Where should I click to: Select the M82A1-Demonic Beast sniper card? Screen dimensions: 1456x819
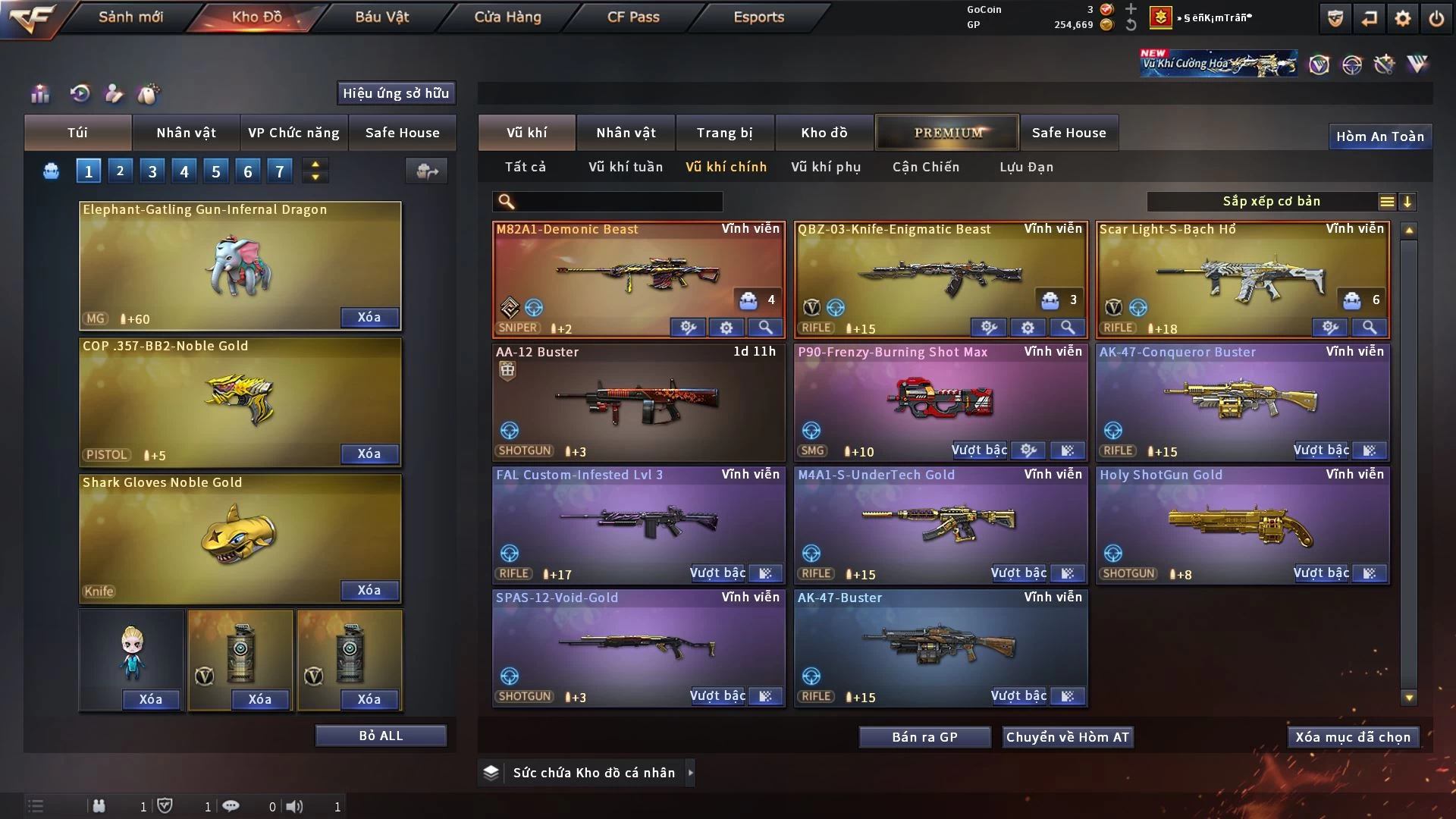coord(638,273)
